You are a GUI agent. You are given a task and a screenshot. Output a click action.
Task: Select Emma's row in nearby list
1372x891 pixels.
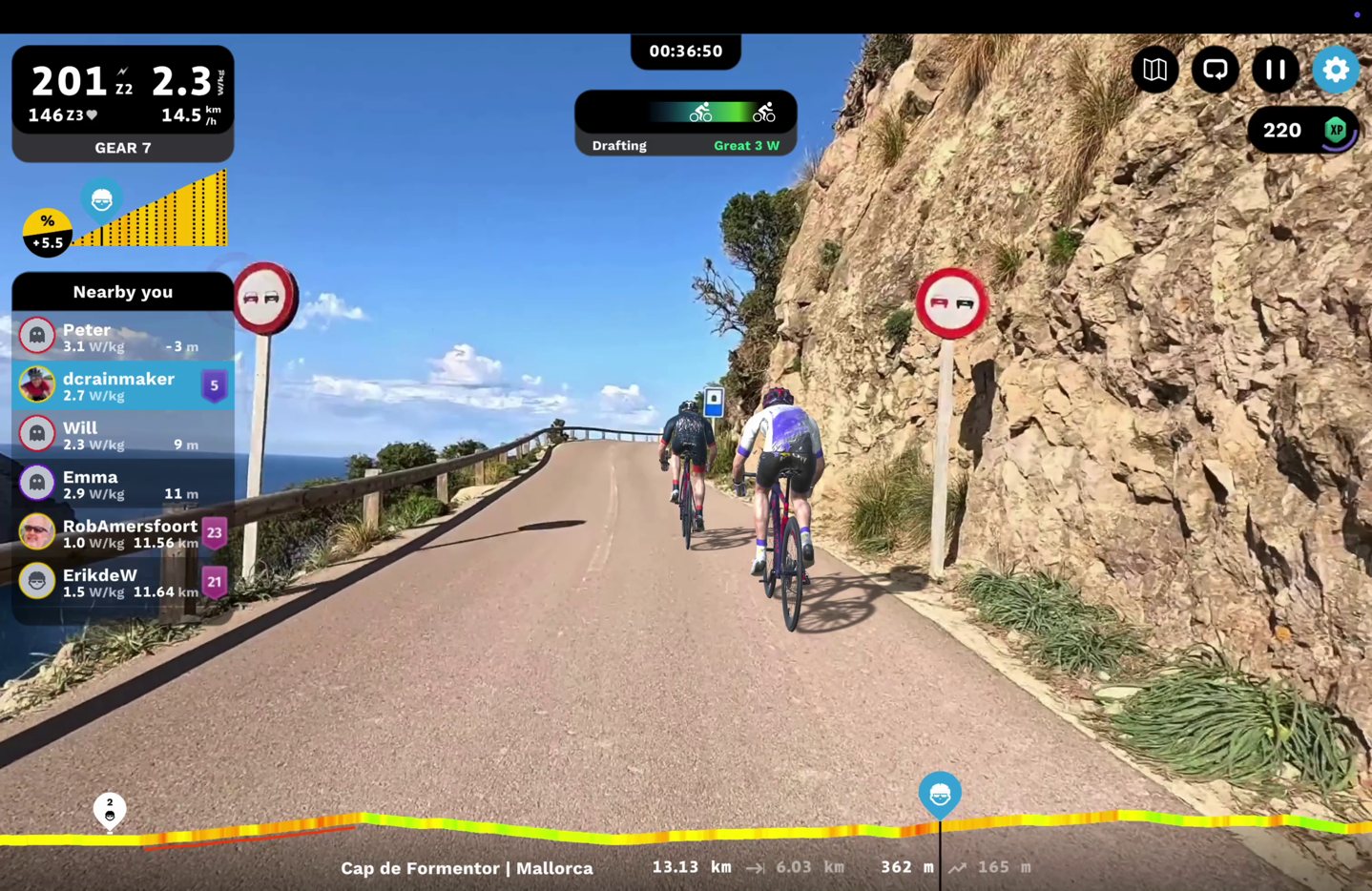pos(122,484)
